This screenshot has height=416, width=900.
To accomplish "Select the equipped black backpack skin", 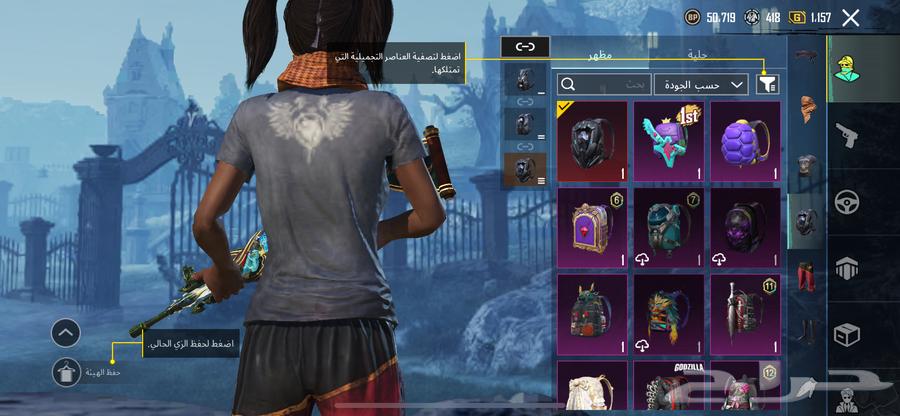I will pos(591,140).
